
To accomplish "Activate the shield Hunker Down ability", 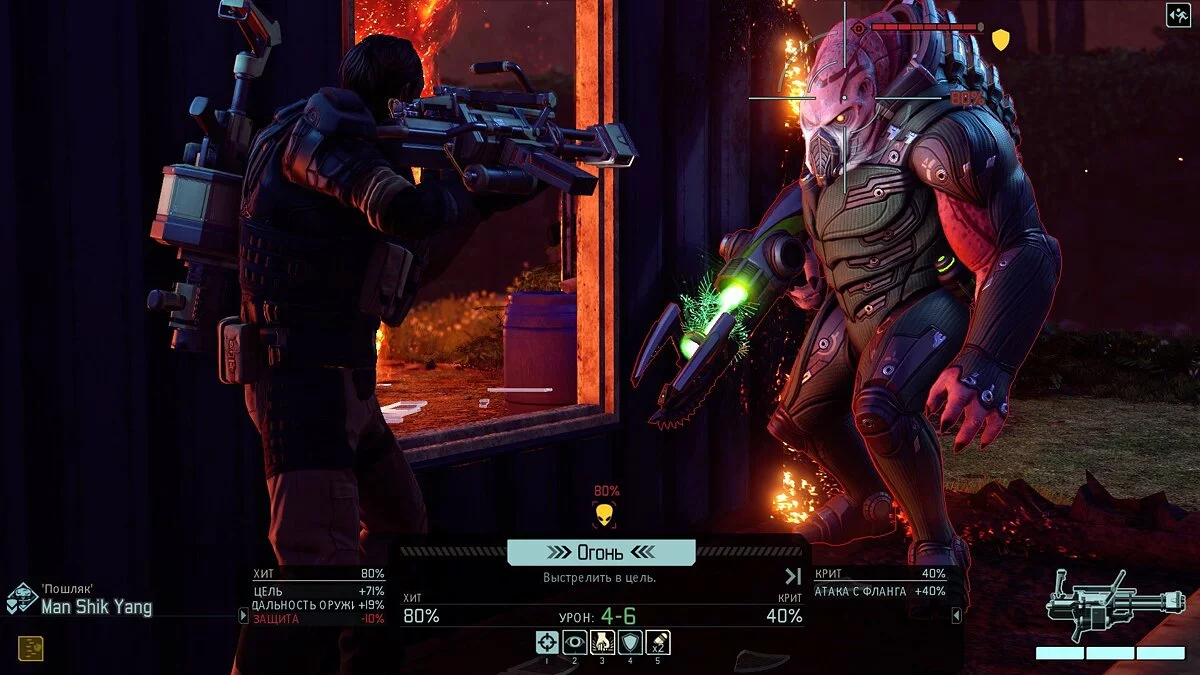I will coord(630,643).
